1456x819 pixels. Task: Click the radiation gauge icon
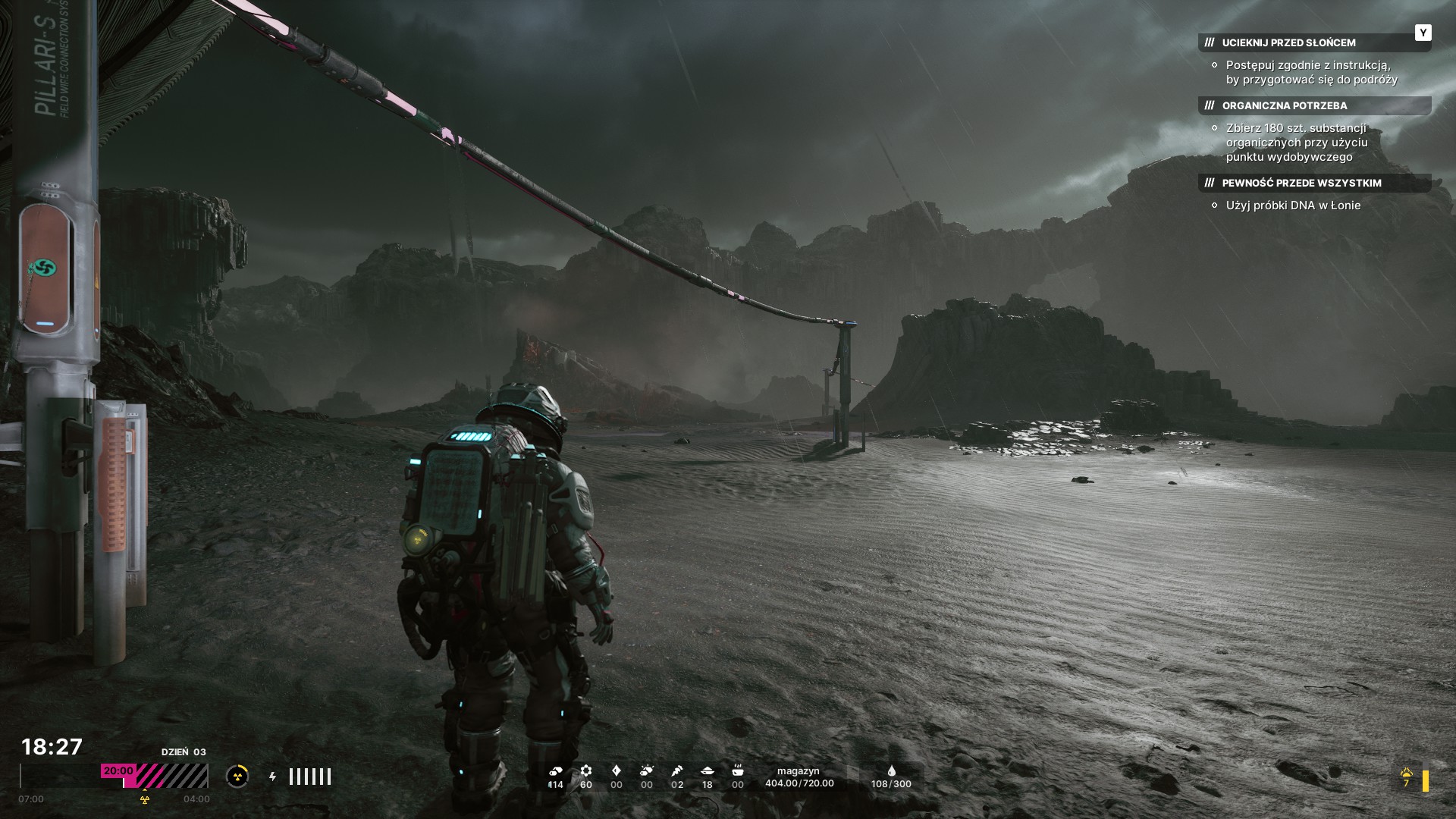(x=237, y=776)
